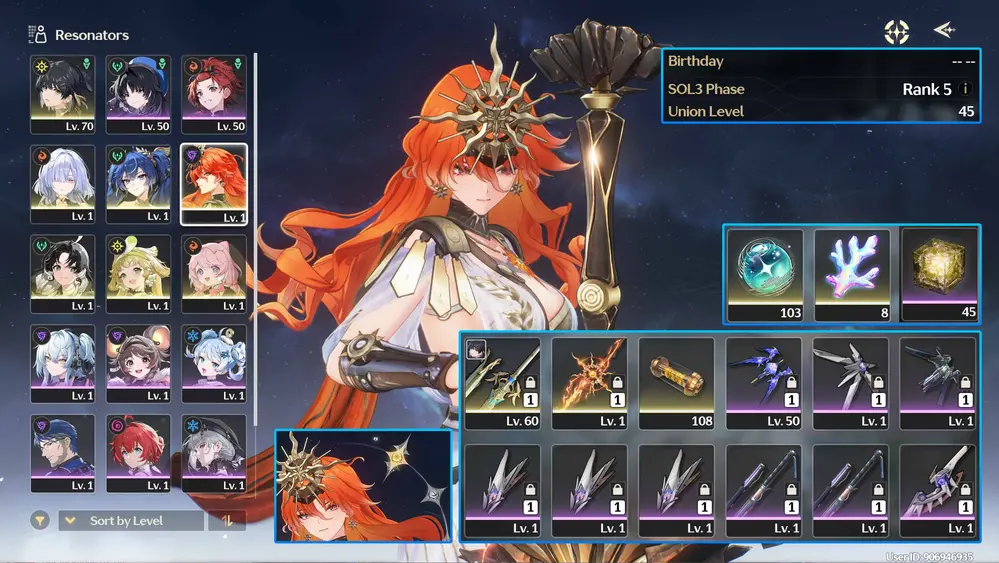Pick the Lv. 50 red-haired resonator
This screenshot has width=999, height=563.
coord(213,95)
